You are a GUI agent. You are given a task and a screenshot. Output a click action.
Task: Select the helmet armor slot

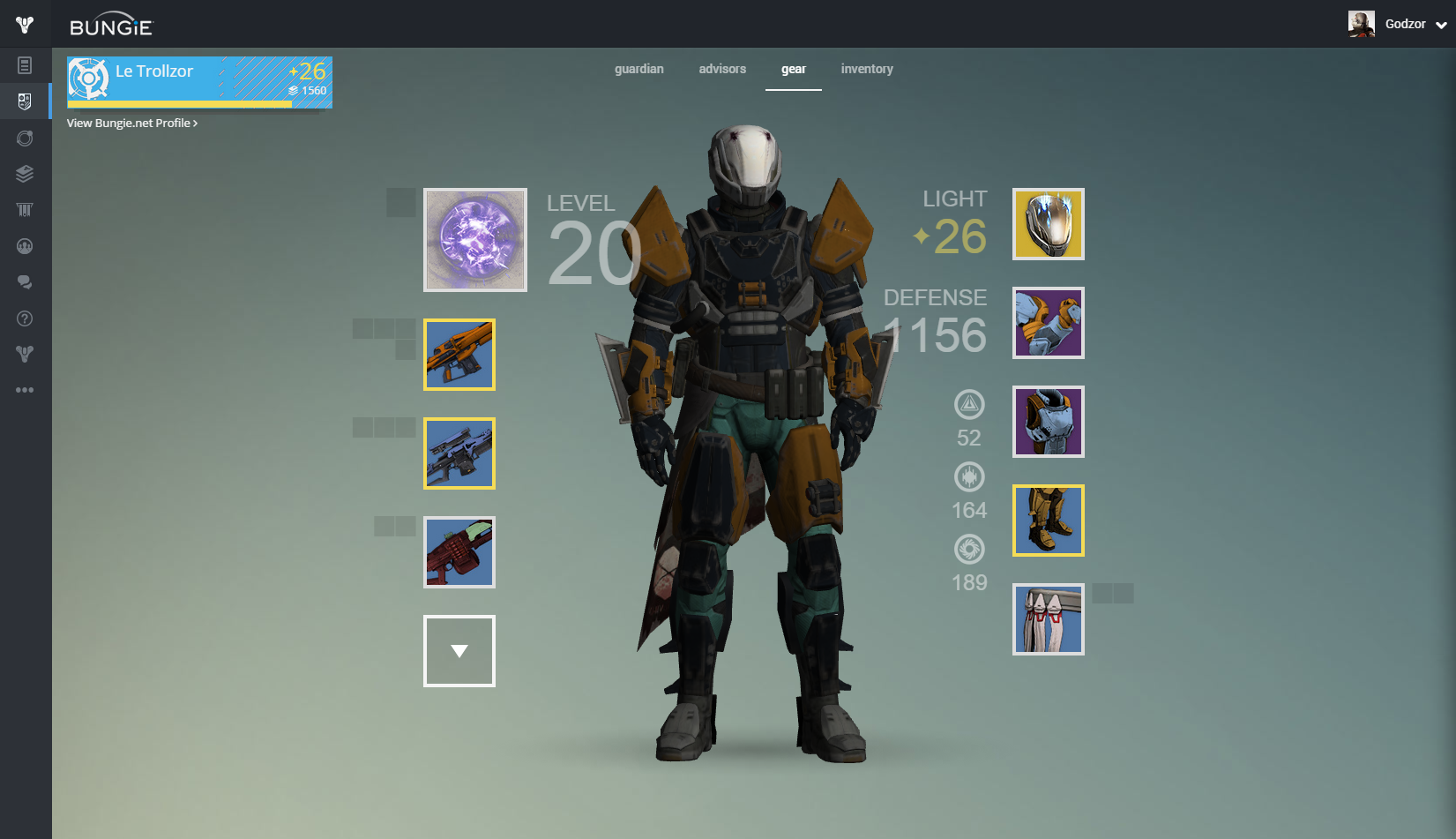[x=1049, y=224]
